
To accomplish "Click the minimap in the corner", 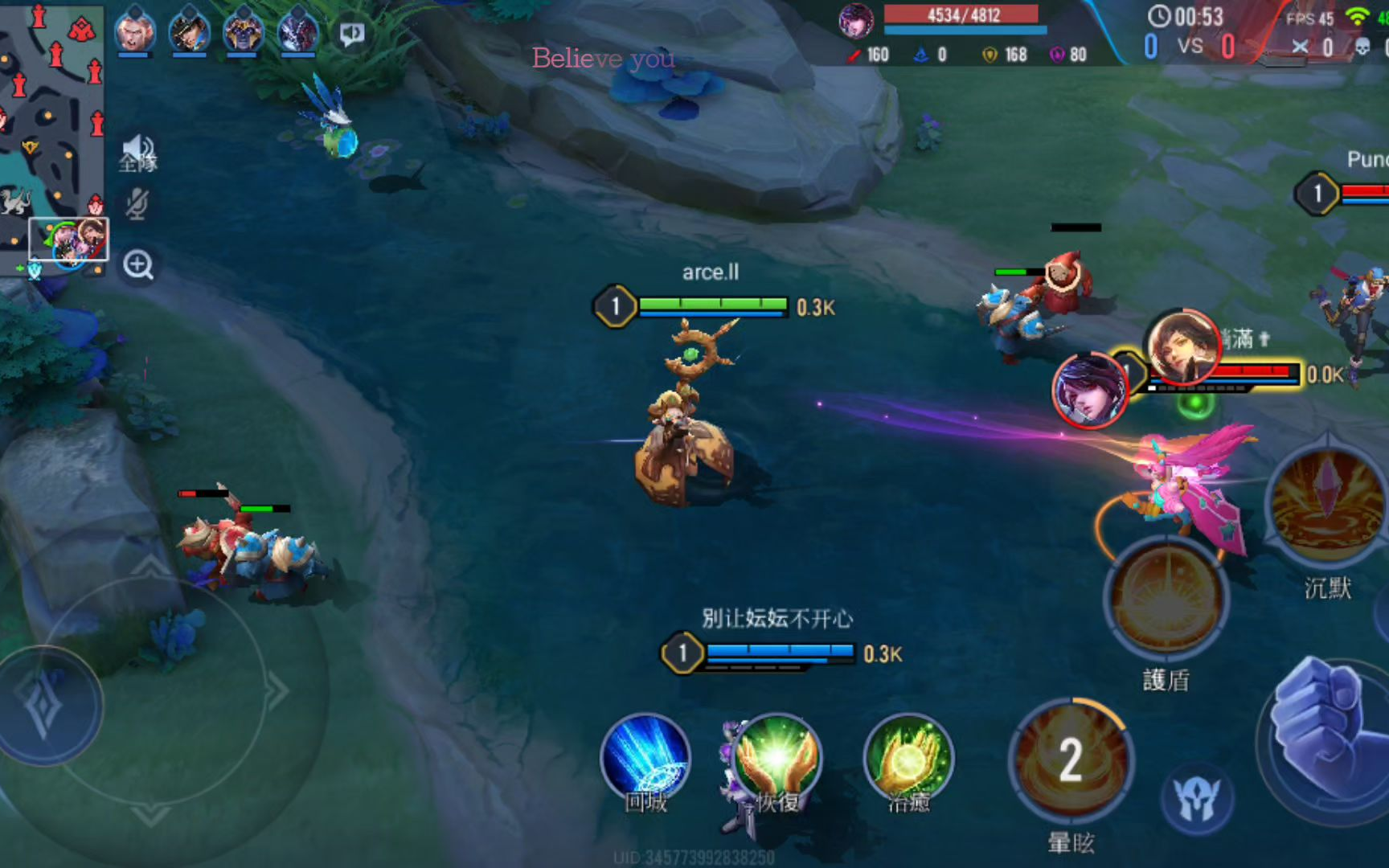I will [x=51, y=137].
